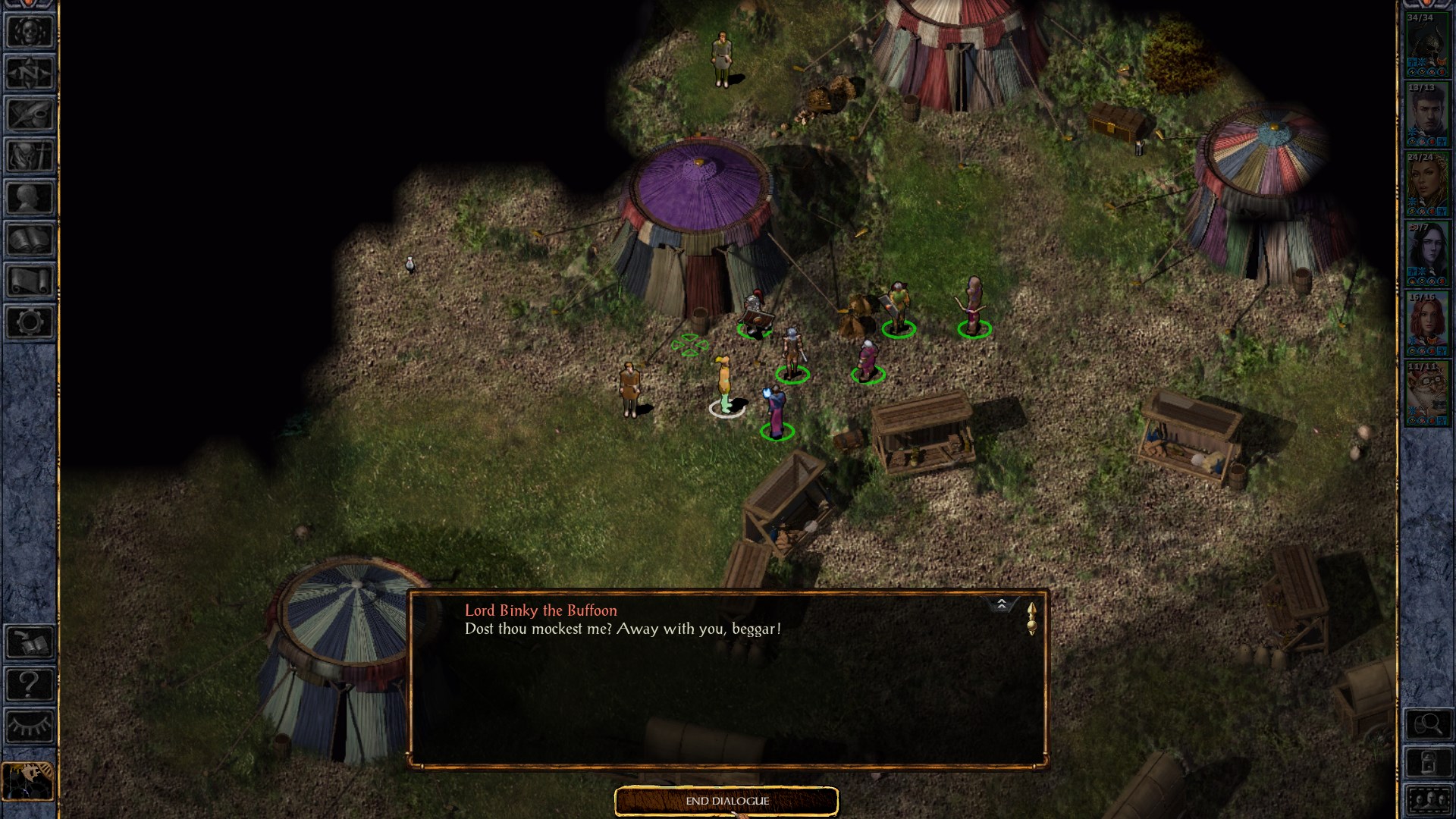
Task: Open the journal with the quill icon
Action: tap(30, 115)
